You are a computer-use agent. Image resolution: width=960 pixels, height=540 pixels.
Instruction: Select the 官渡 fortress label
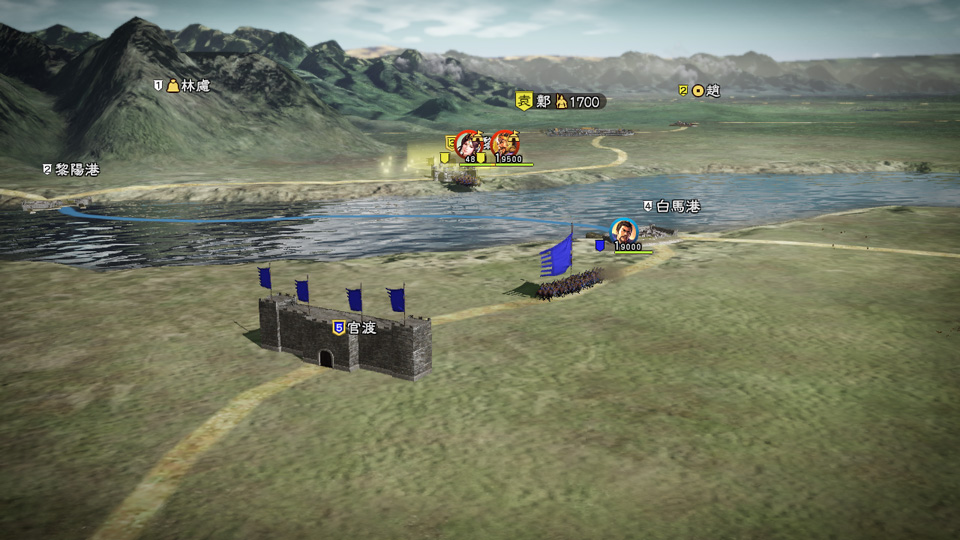355,327
